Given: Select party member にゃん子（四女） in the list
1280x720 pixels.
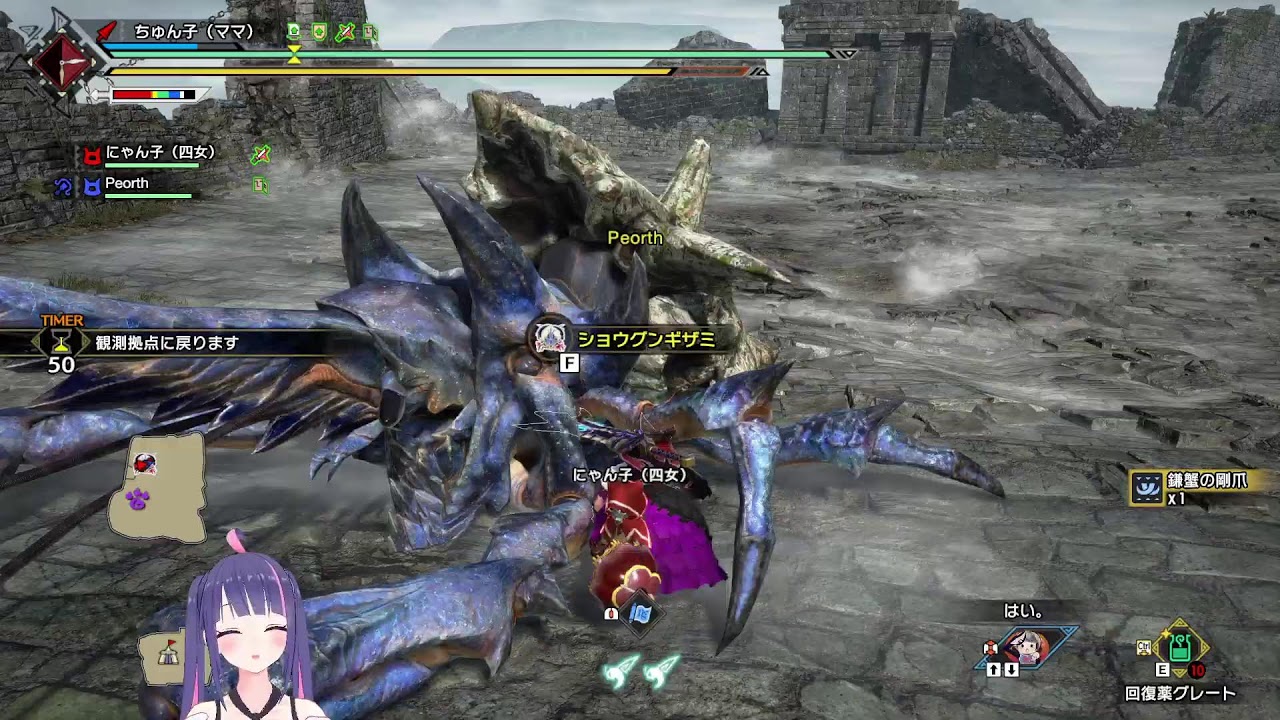Looking at the screenshot, I should point(160,153).
